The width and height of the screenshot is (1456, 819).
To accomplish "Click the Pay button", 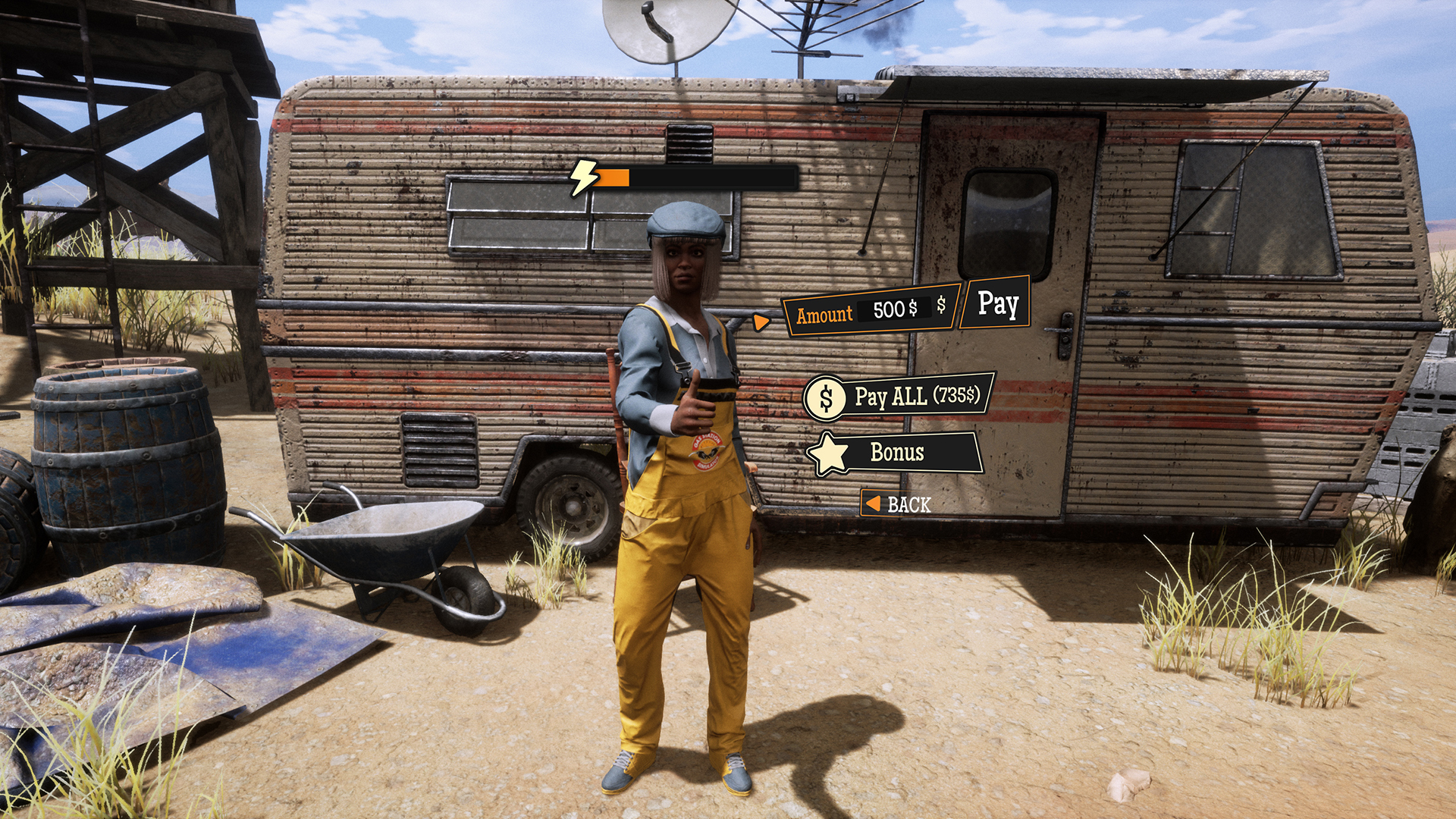I will tap(996, 303).
